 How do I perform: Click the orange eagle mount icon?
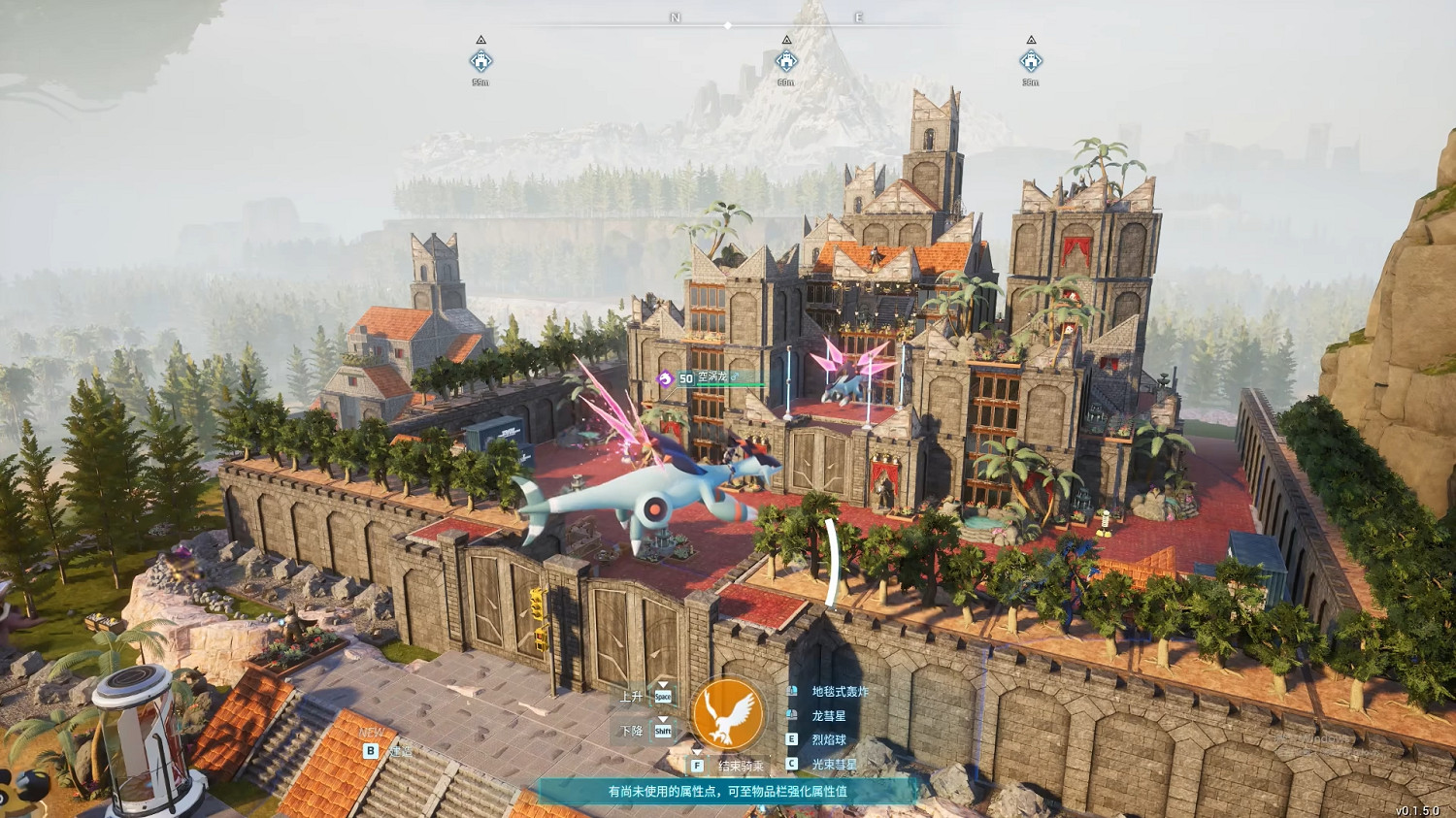(x=728, y=714)
